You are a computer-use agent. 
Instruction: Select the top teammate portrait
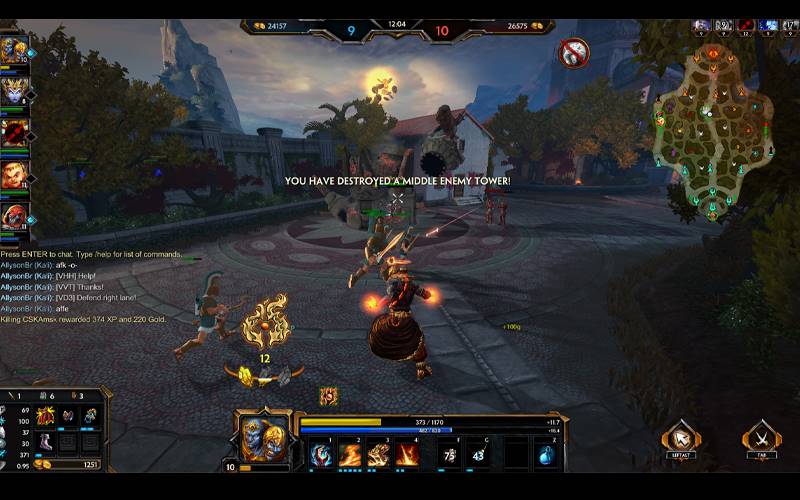(x=14, y=50)
